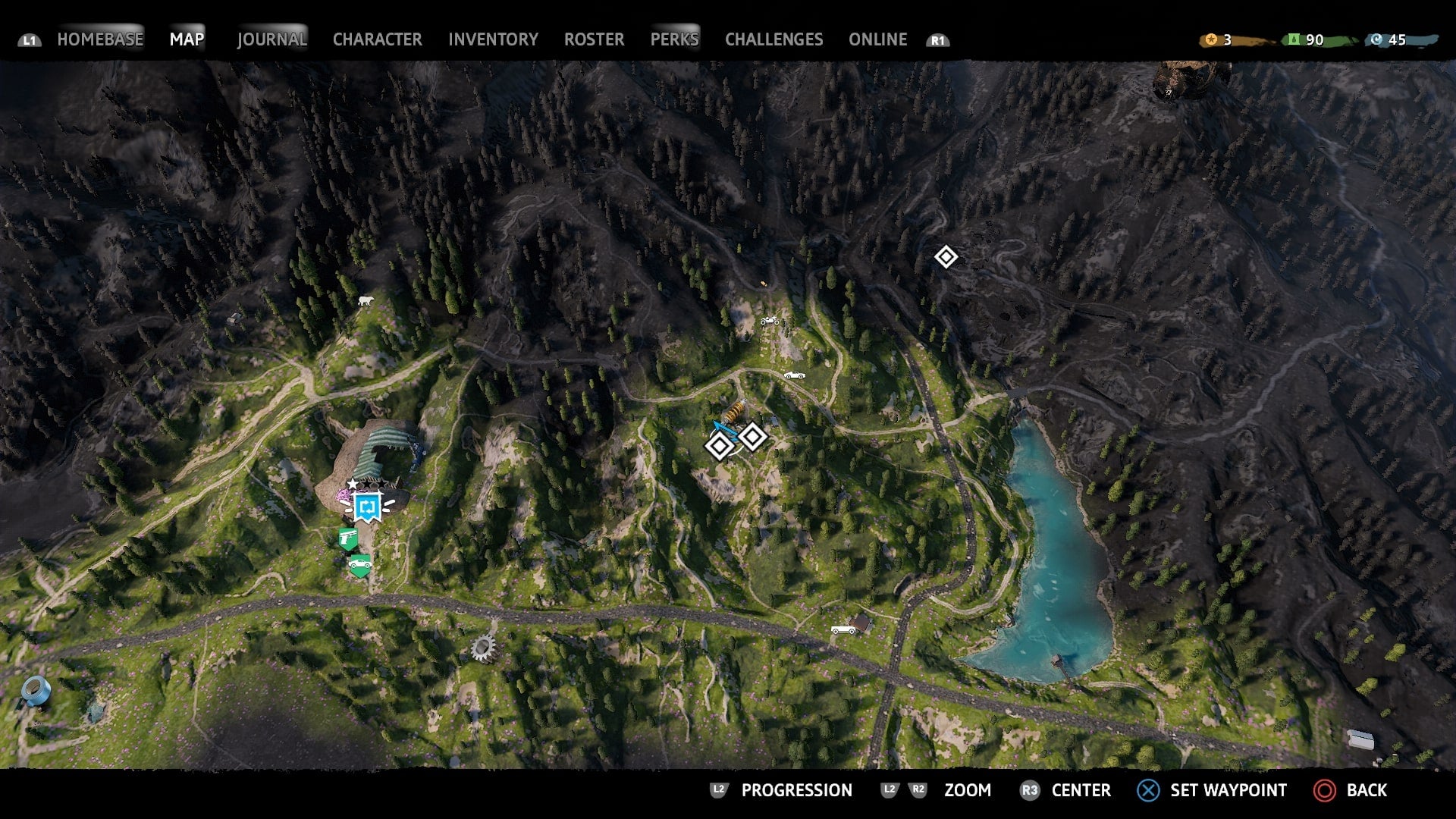Image resolution: width=1456 pixels, height=819 pixels.
Task: Go to the Character tab
Action: (x=377, y=39)
